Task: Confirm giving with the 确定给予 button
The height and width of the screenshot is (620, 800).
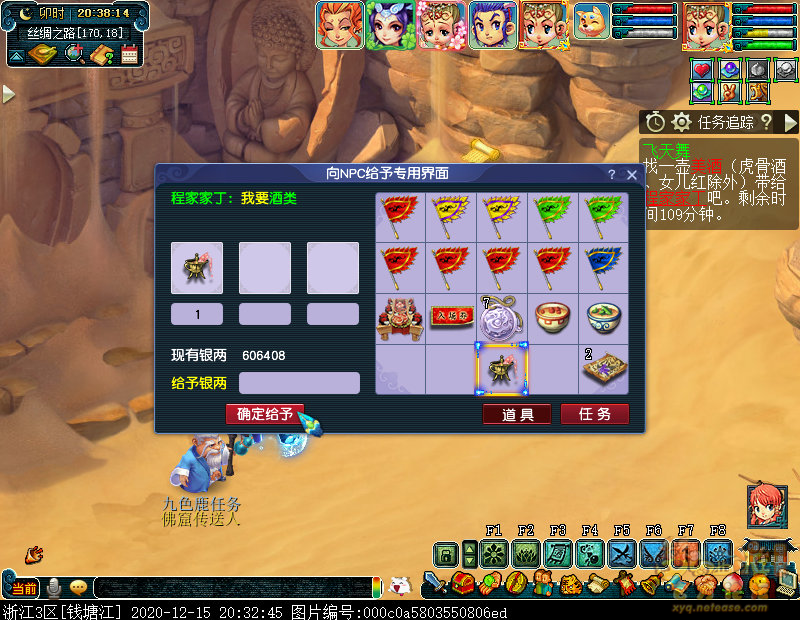Action: (x=264, y=414)
